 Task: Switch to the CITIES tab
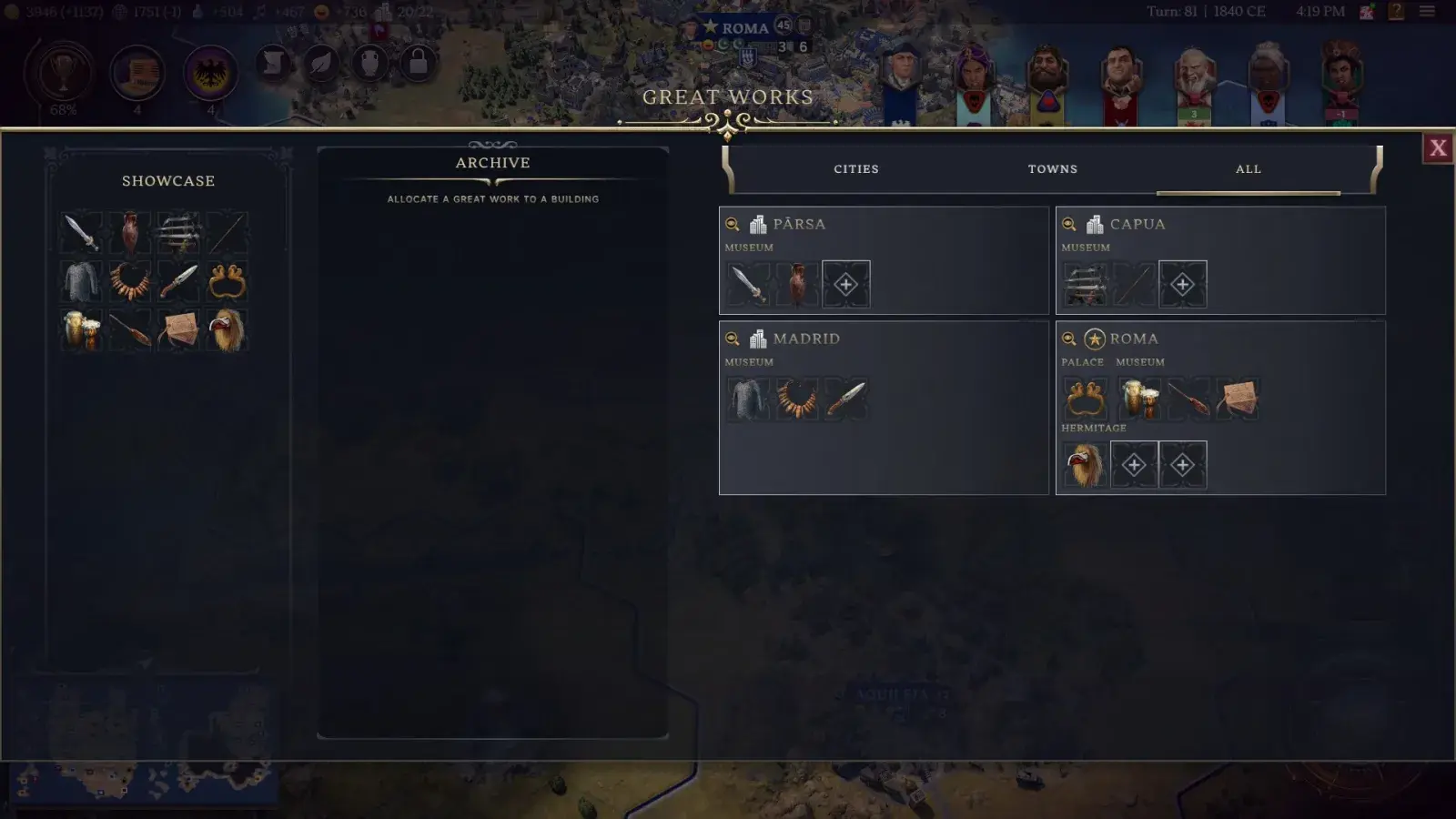point(855,169)
